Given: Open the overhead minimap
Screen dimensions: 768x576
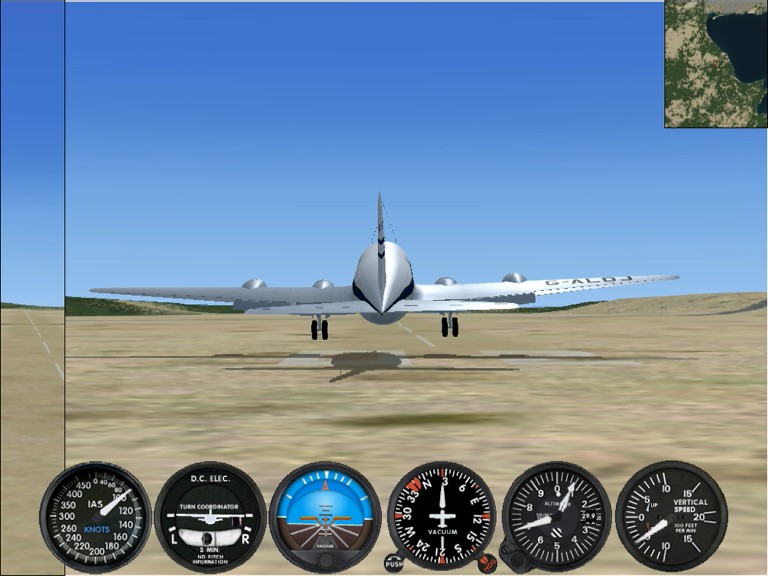Looking at the screenshot, I should (x=715, y=63).
